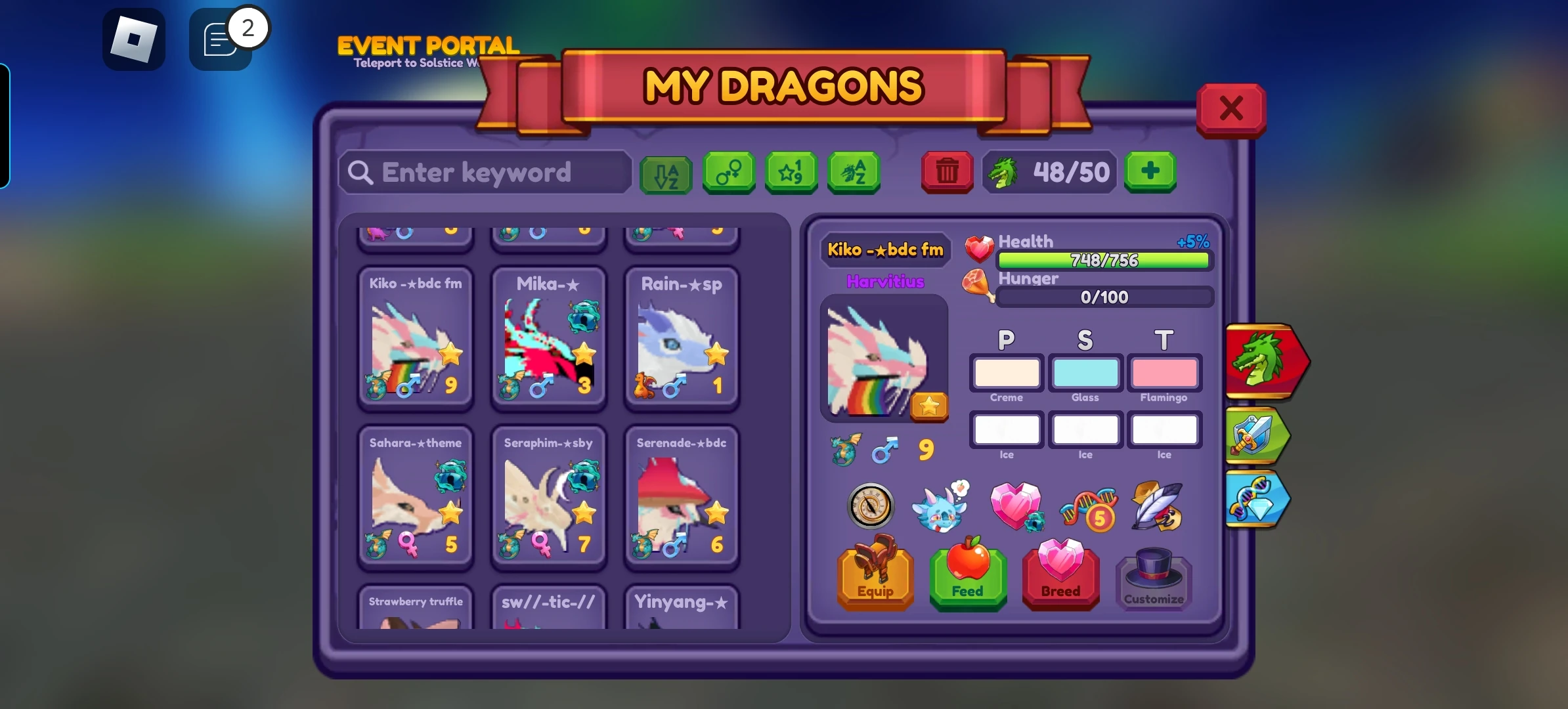Toggle the gender sort filter
Image resolution: width=1568 pixels, height=709 pixels.
(729, 173)
